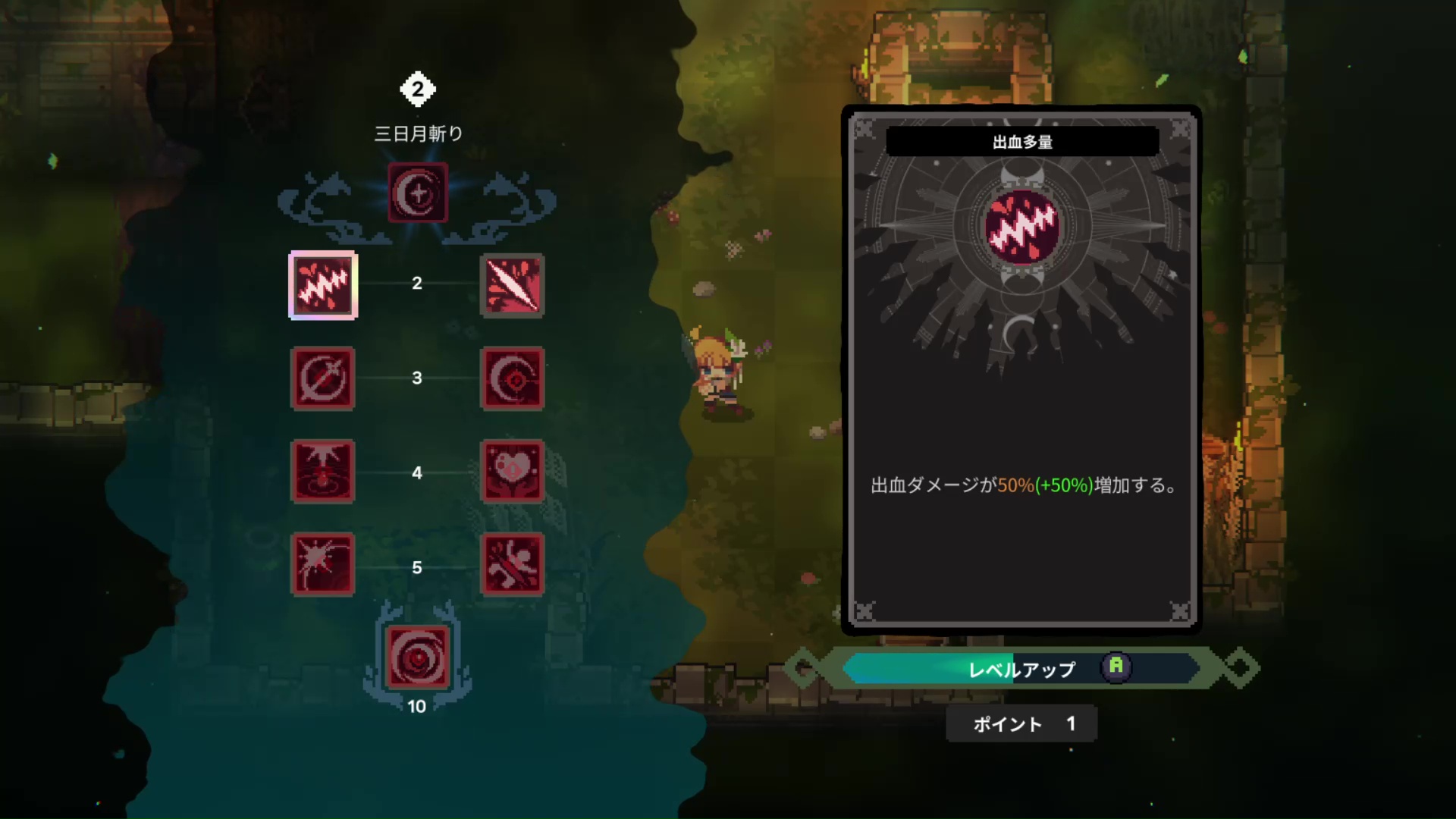This screenshot has height=819, width=1456.
Task: Select the crossed-out falling figure skill
Action: point(513,565)
